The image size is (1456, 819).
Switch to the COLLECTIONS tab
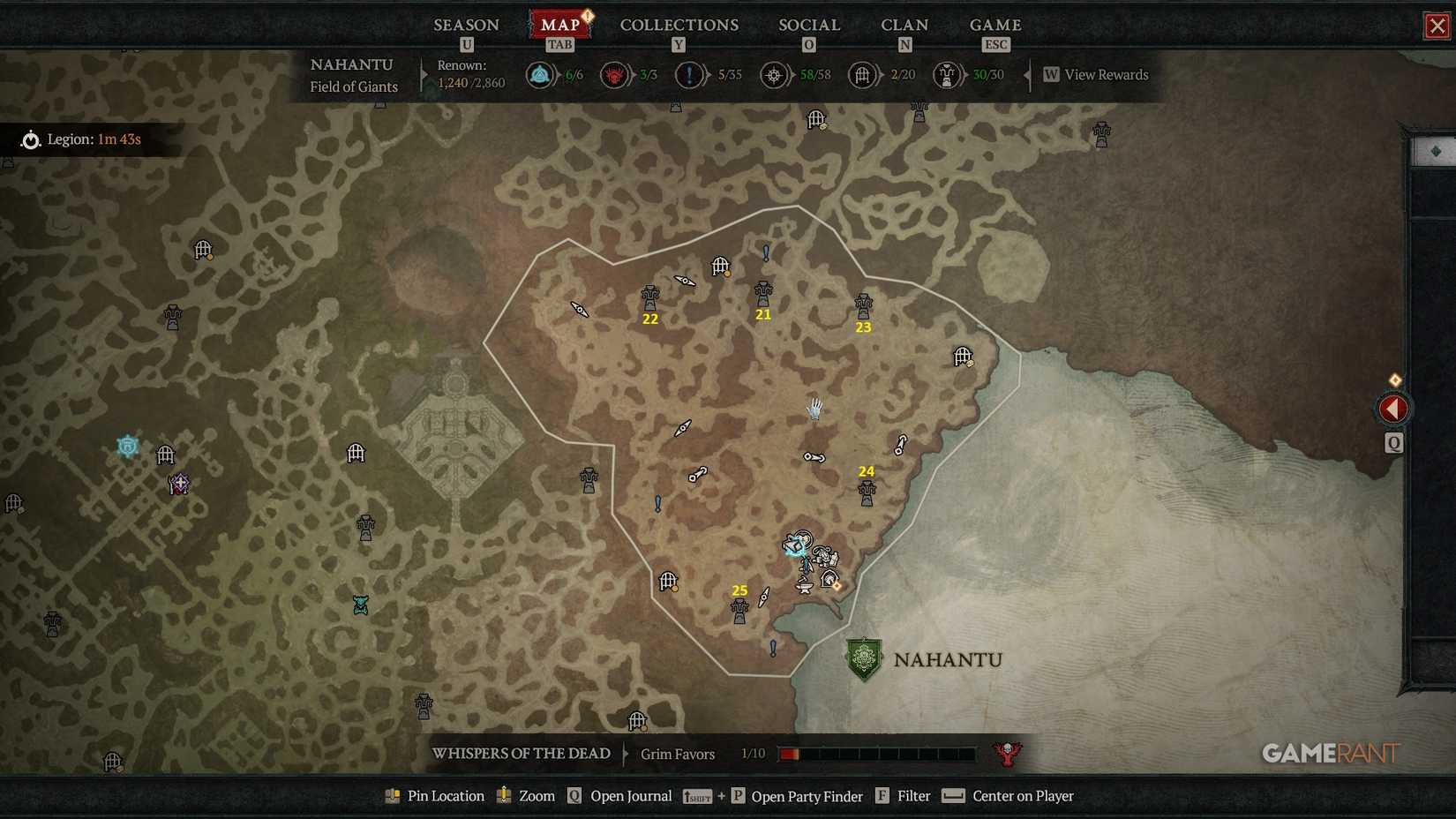pyautogui.click(x=679, y=25)
